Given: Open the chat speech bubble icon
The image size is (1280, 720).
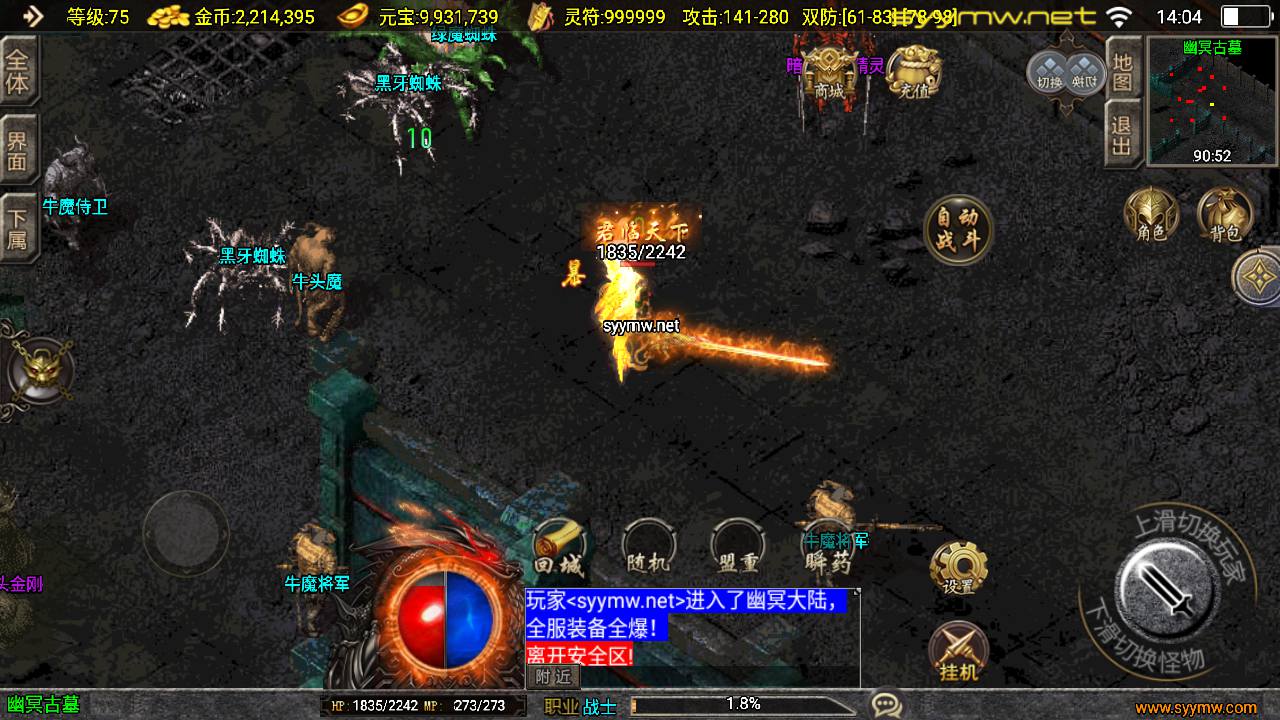Looking at the screenshot, I should click(886, 704).
